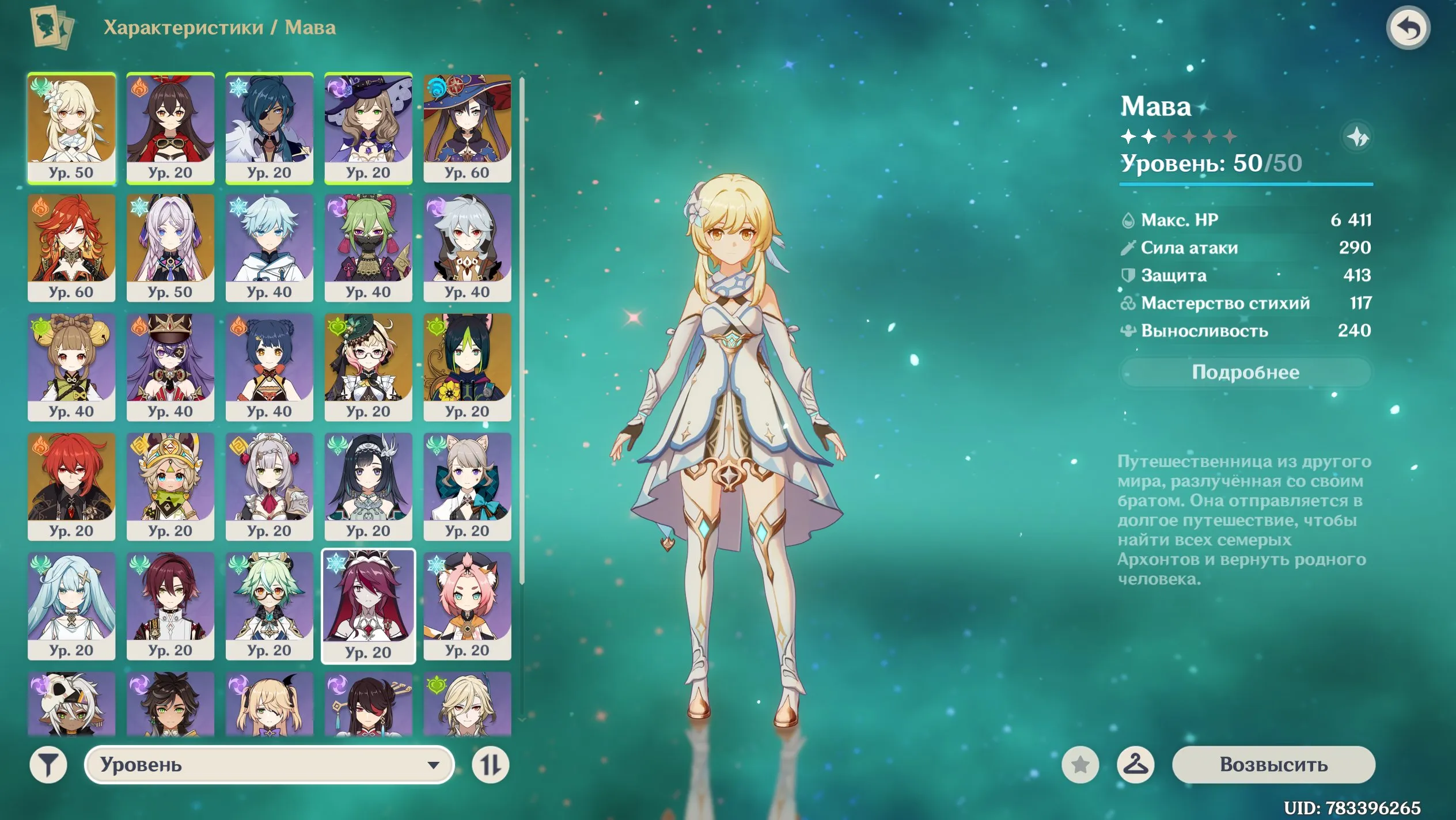Choose Kaeya with the eyepatch

270,128
